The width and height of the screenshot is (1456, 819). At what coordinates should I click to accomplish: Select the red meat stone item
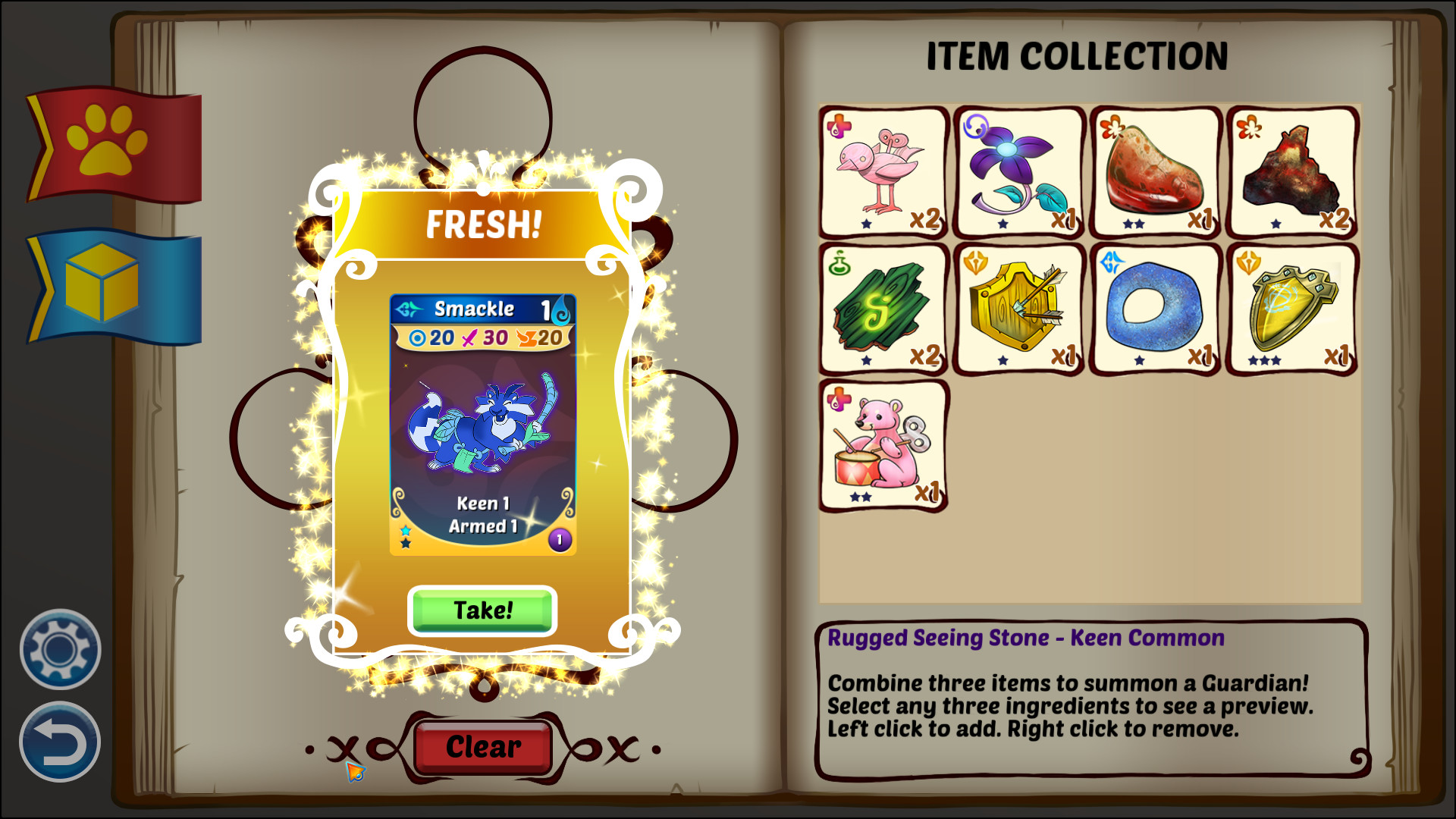1153,173
